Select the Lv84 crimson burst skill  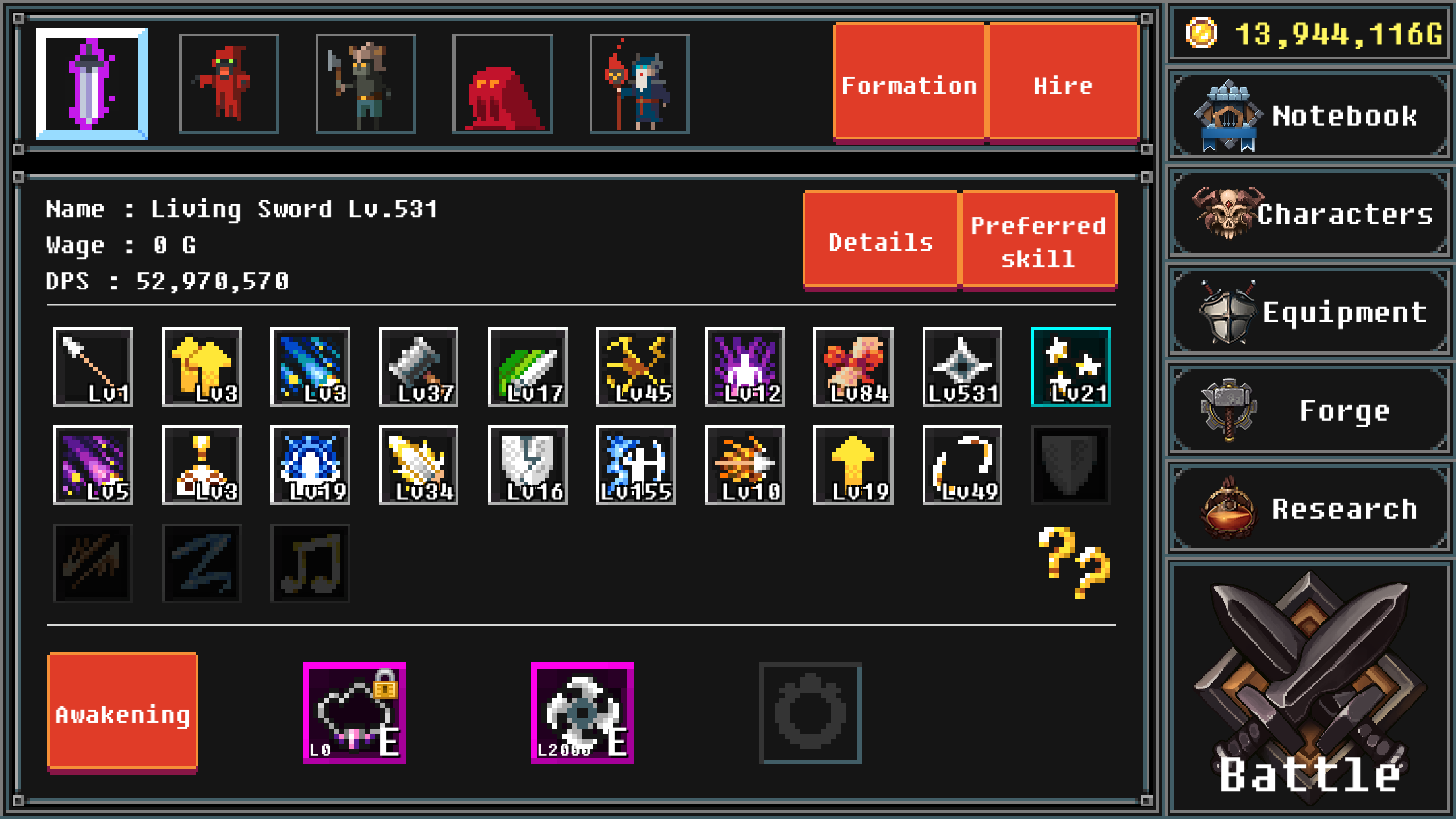(853, 367)
